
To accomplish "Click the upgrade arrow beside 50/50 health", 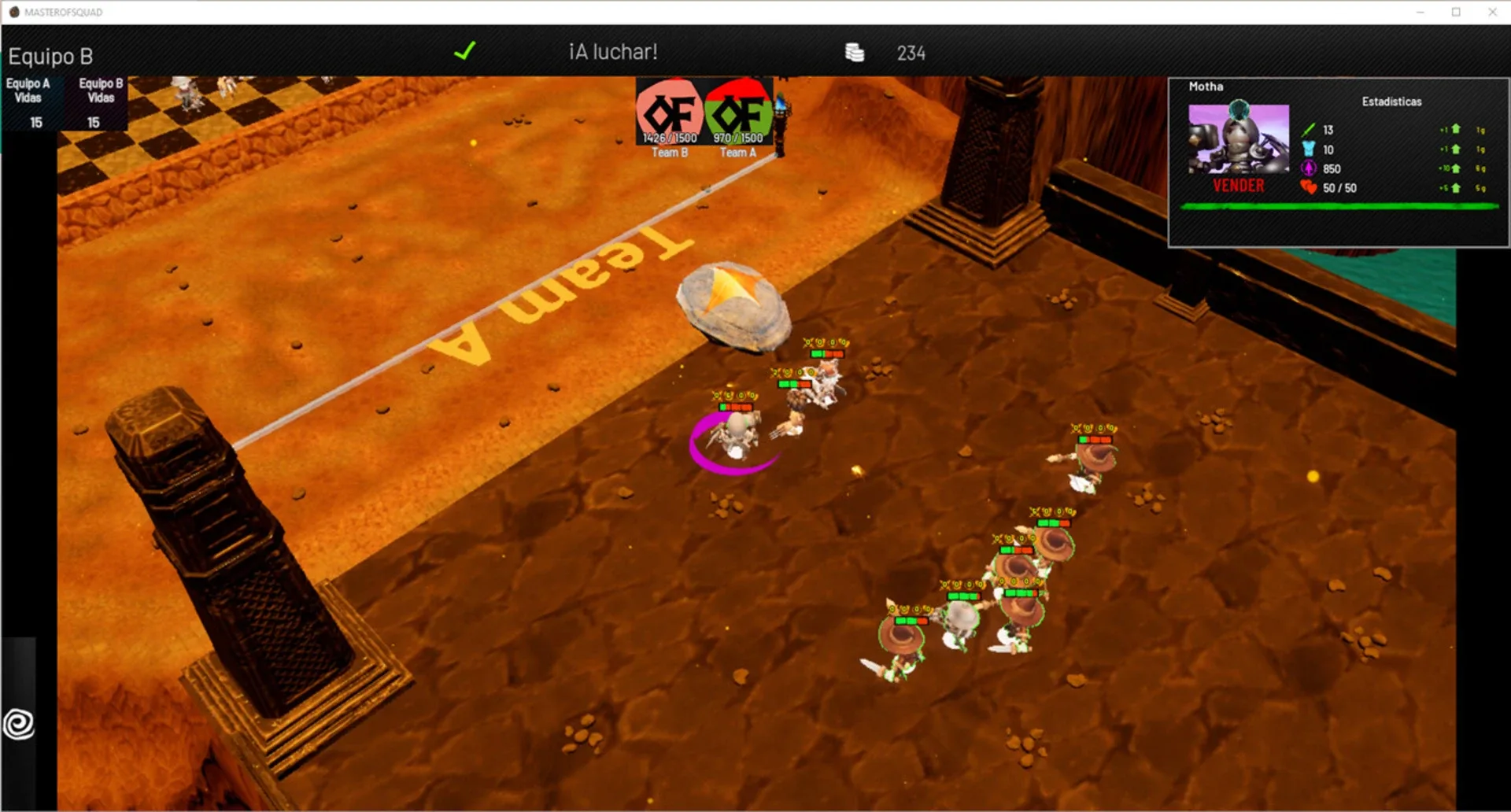I will tap(1457, 188).
